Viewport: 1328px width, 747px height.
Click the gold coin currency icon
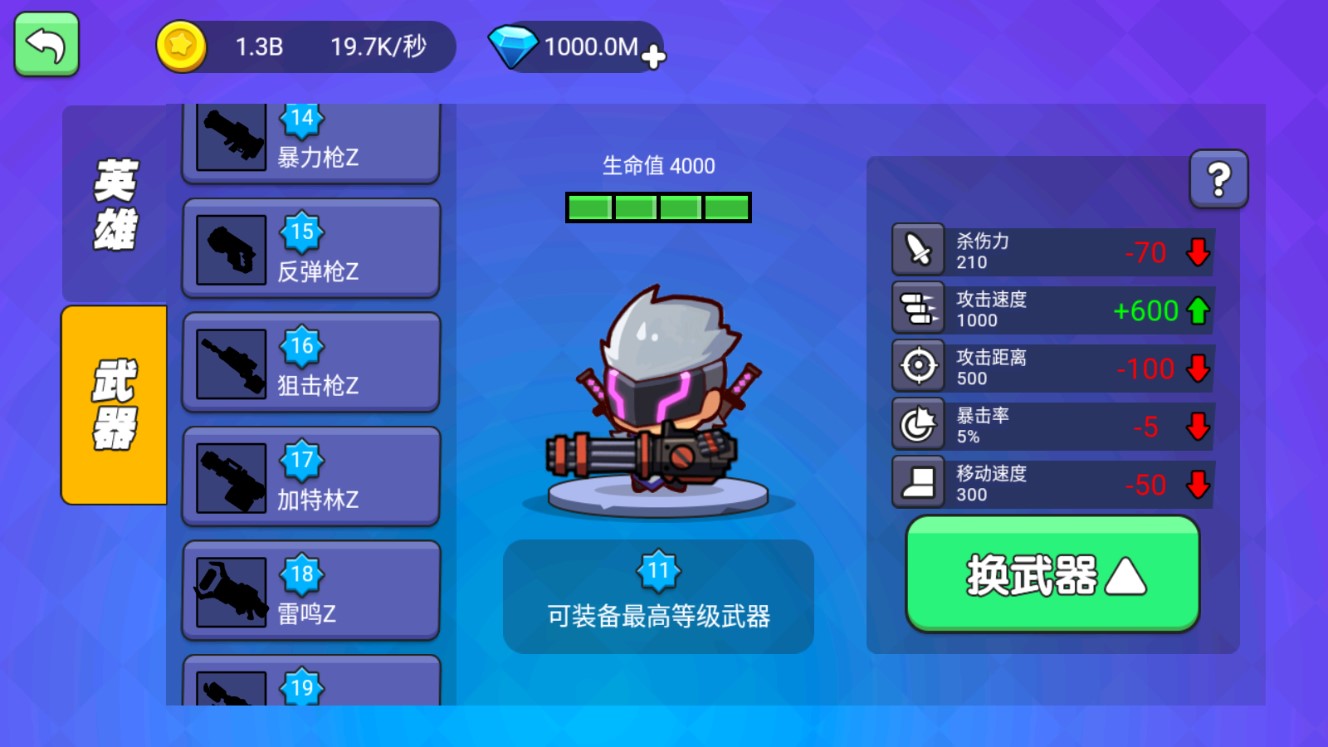click(179, 46)
